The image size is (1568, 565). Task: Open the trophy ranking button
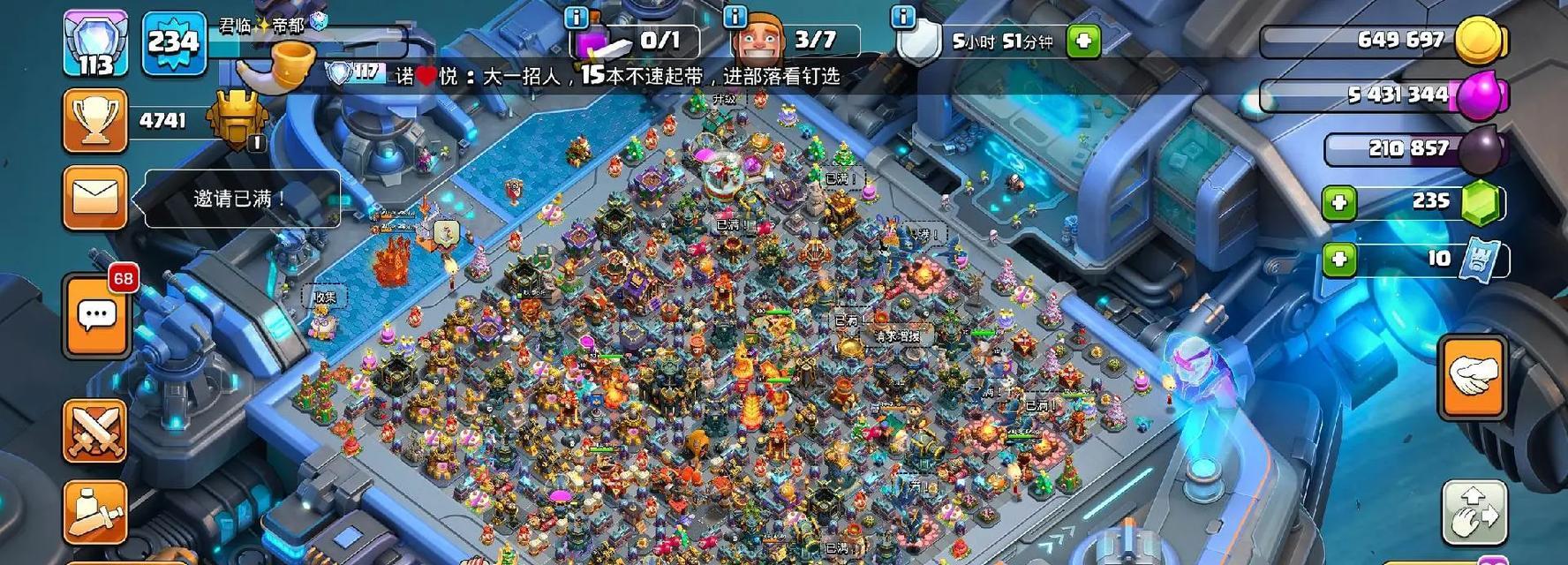(x=95, y=121)
